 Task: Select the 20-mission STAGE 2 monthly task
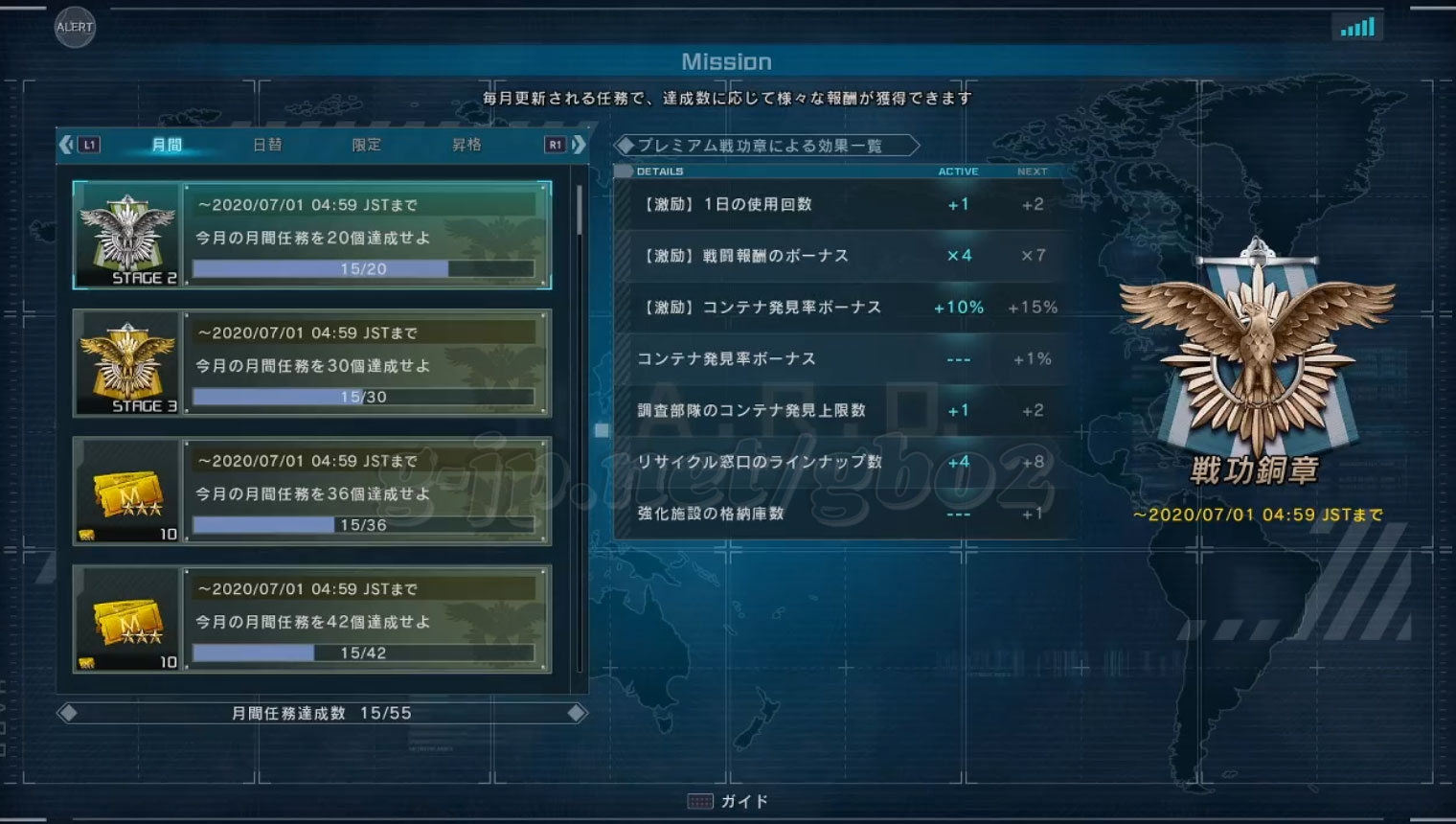coord(312,235)
